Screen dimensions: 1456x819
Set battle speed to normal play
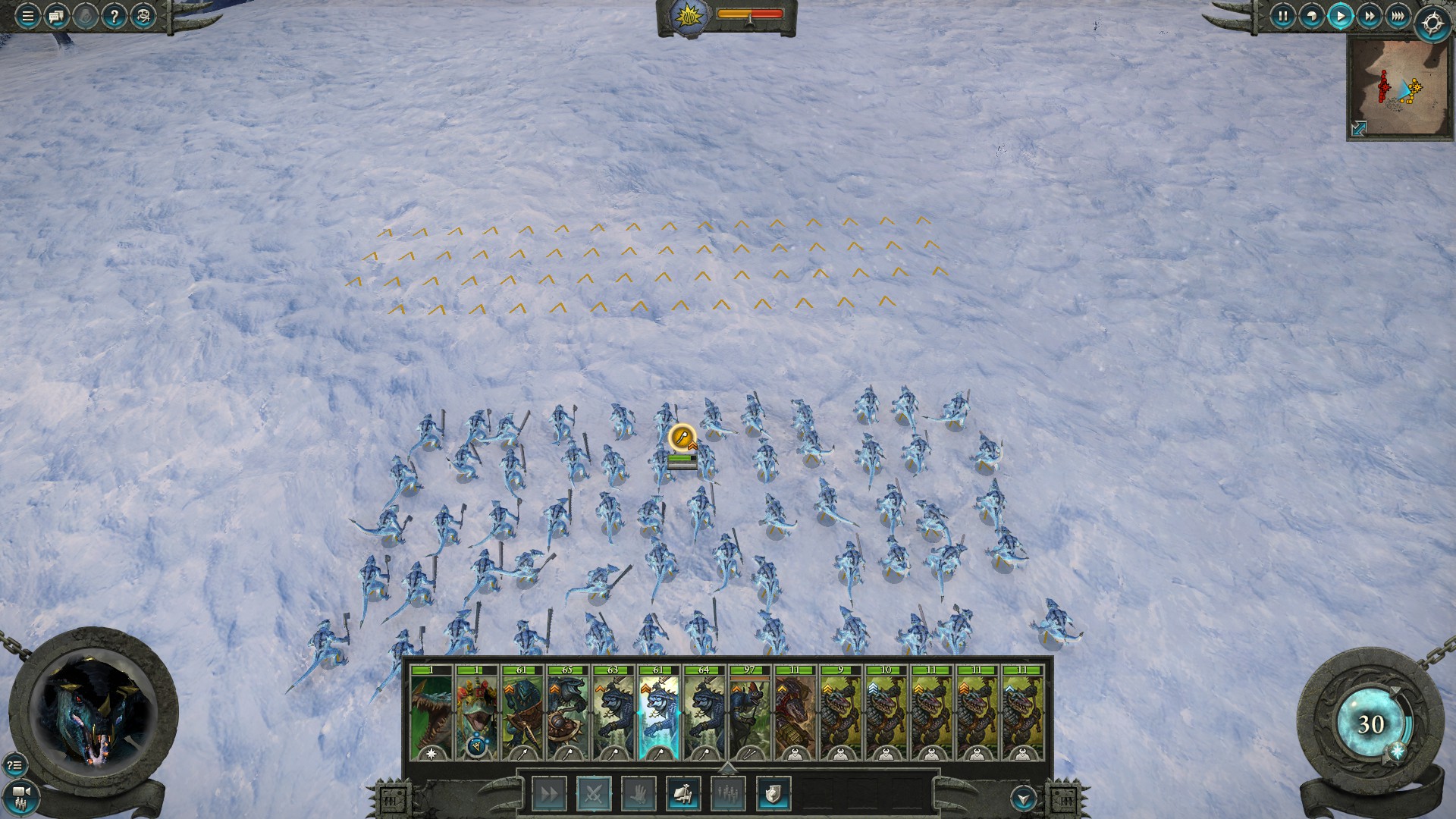coord(1340,16)
